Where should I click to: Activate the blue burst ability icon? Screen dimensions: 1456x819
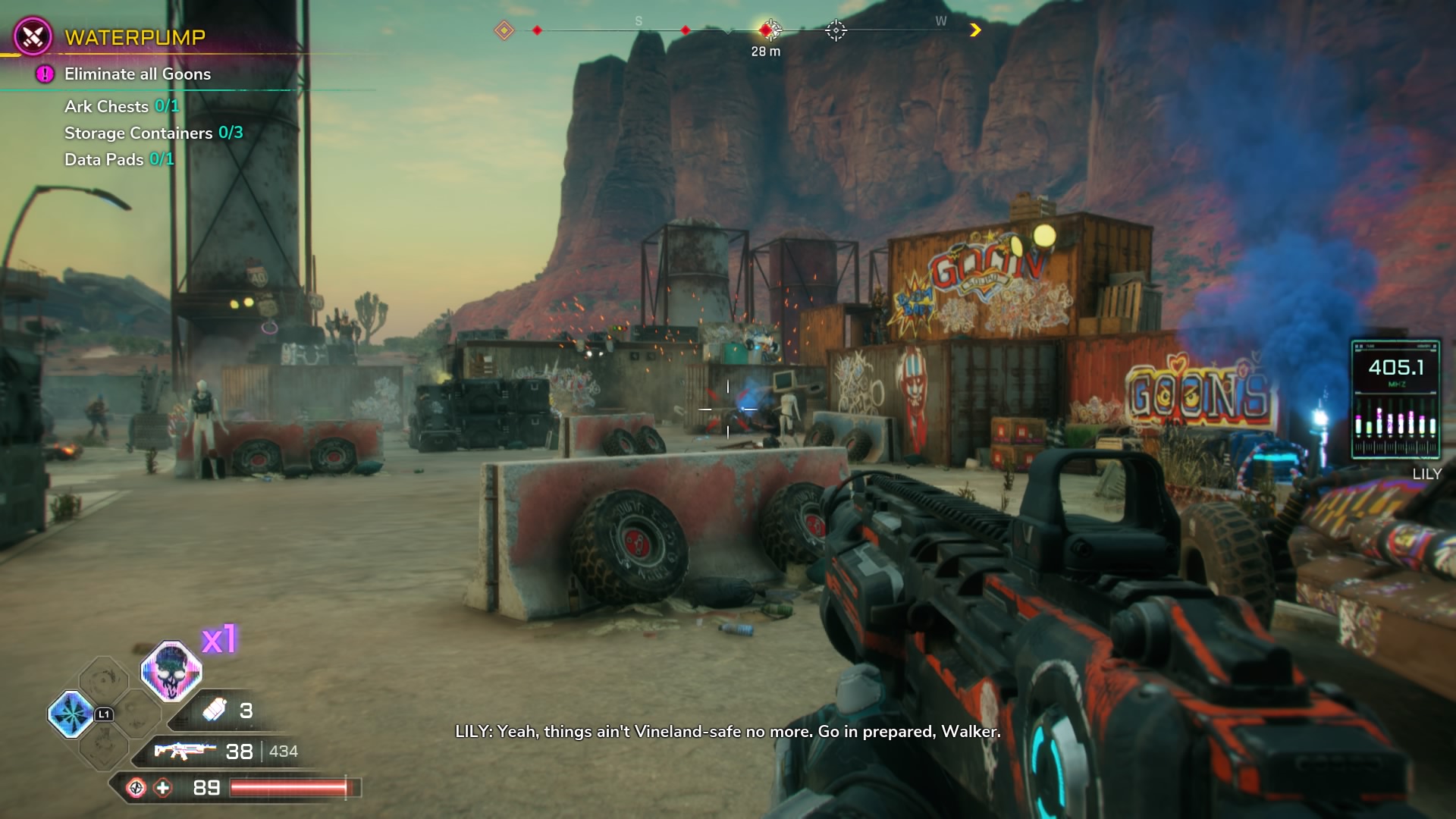pyautogui.click(x=71, y=714)
